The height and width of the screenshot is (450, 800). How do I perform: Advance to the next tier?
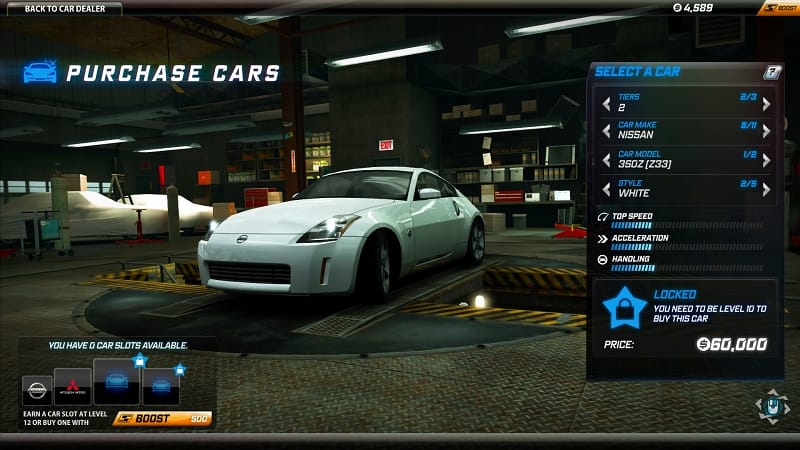(766, 103)
